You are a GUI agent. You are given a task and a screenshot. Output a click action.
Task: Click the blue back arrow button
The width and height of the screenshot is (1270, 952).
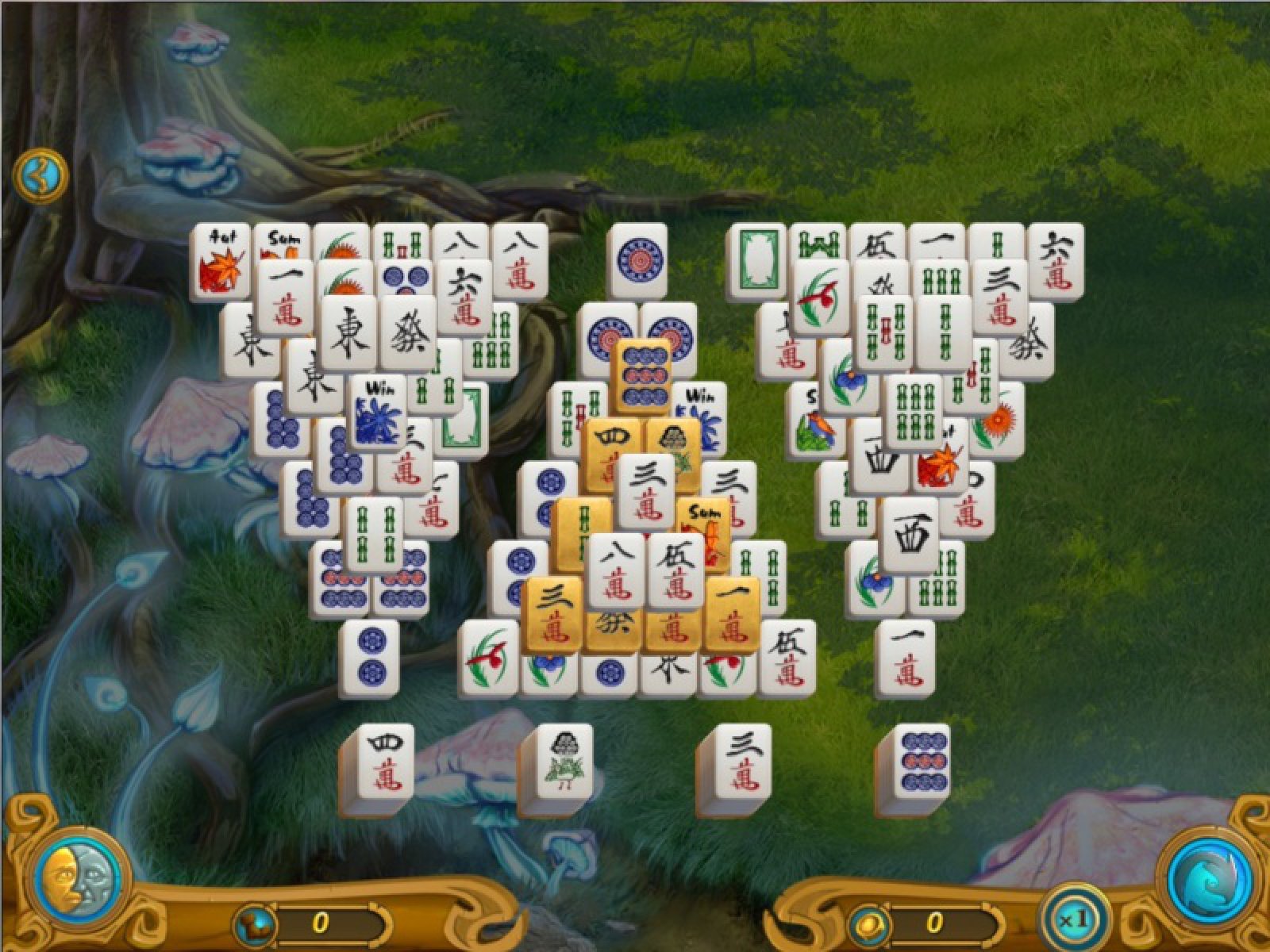40,175
